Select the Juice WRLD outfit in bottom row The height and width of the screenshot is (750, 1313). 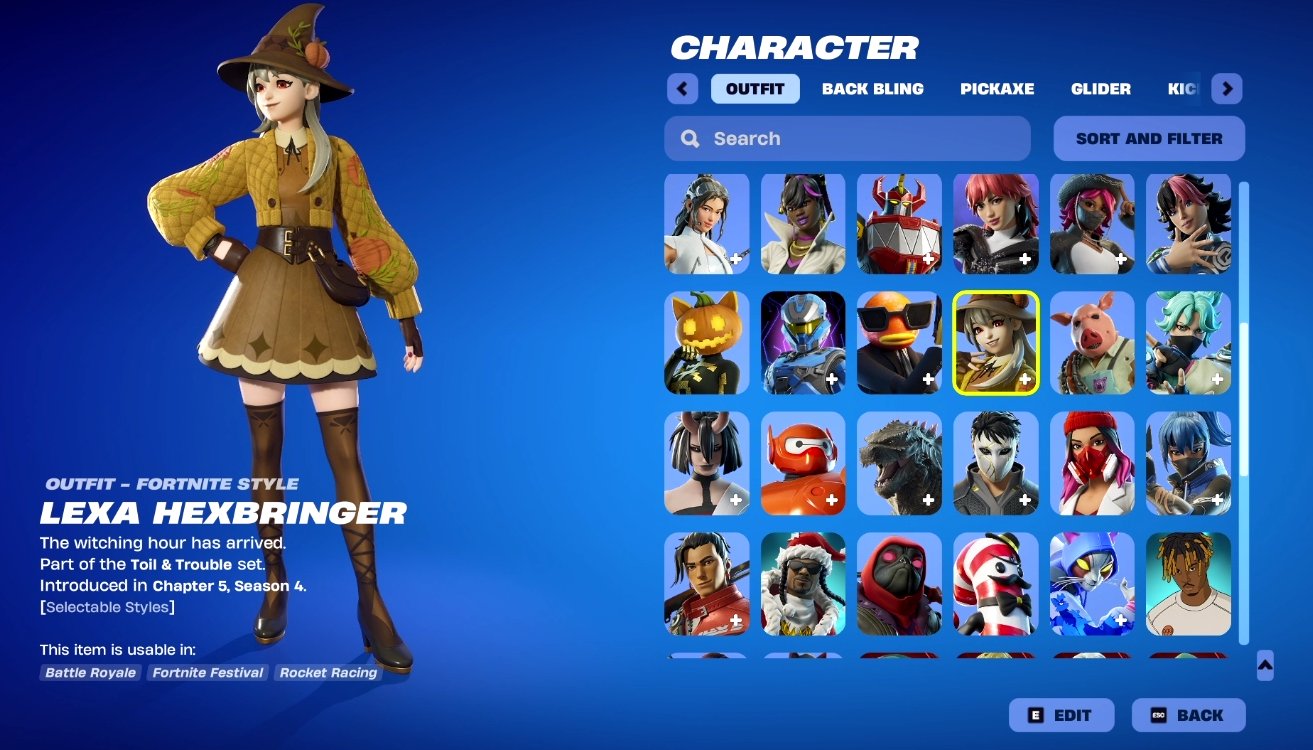(1189, 585)
